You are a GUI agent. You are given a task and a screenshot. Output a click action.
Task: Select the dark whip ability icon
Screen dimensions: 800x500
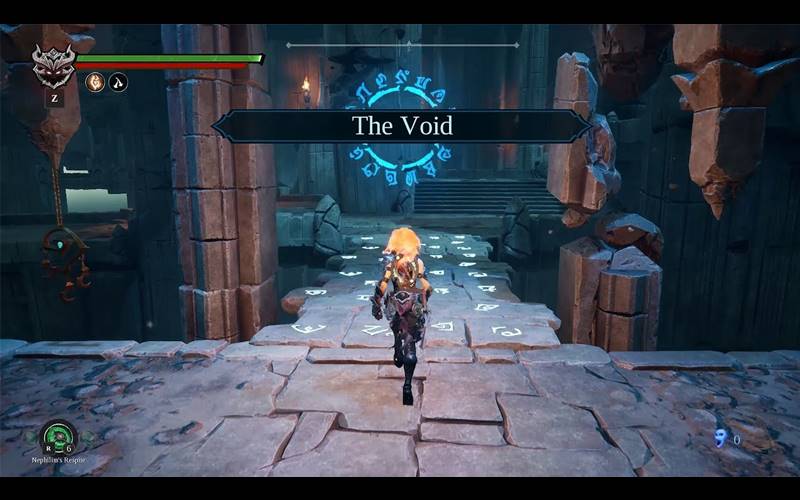click(119, 83)
